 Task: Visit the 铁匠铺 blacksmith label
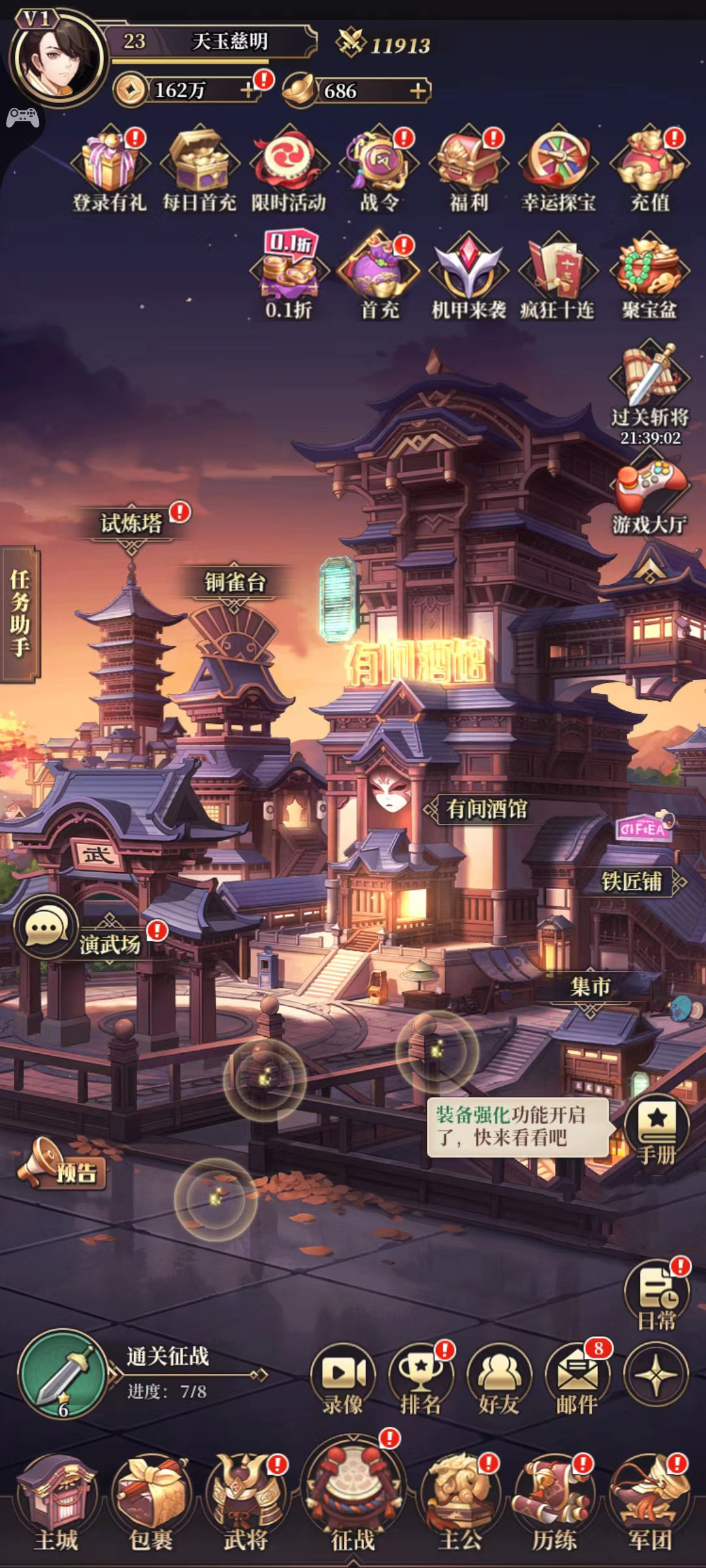632,881
